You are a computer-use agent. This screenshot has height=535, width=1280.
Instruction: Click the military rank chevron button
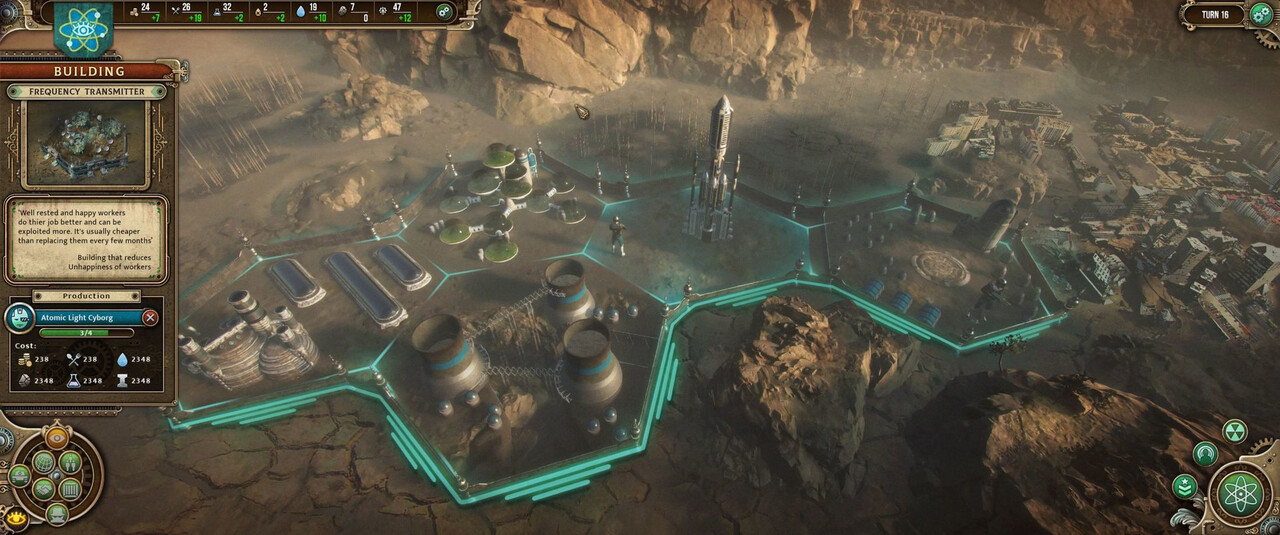1185,487
